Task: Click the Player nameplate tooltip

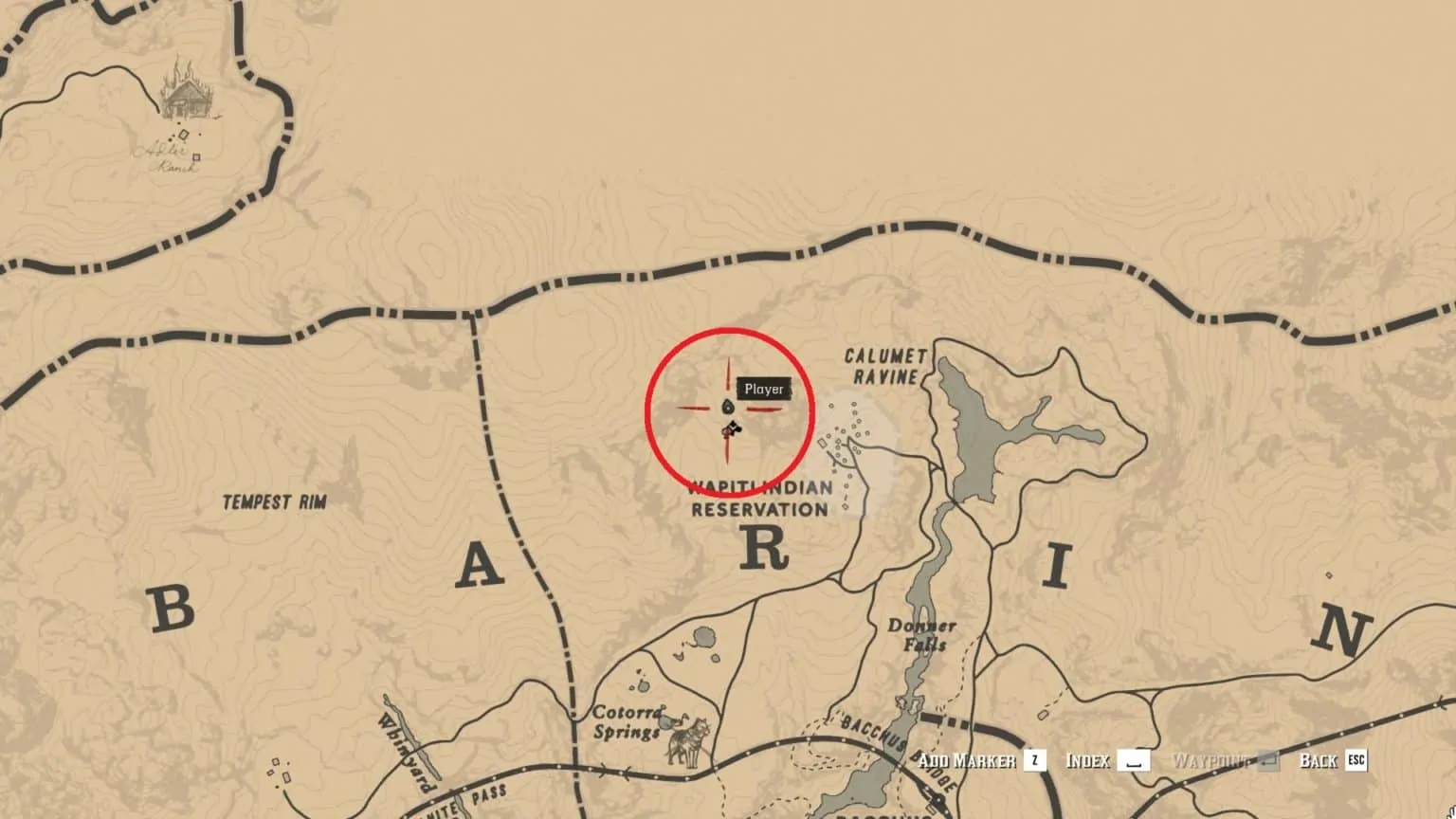Action: 764,388
